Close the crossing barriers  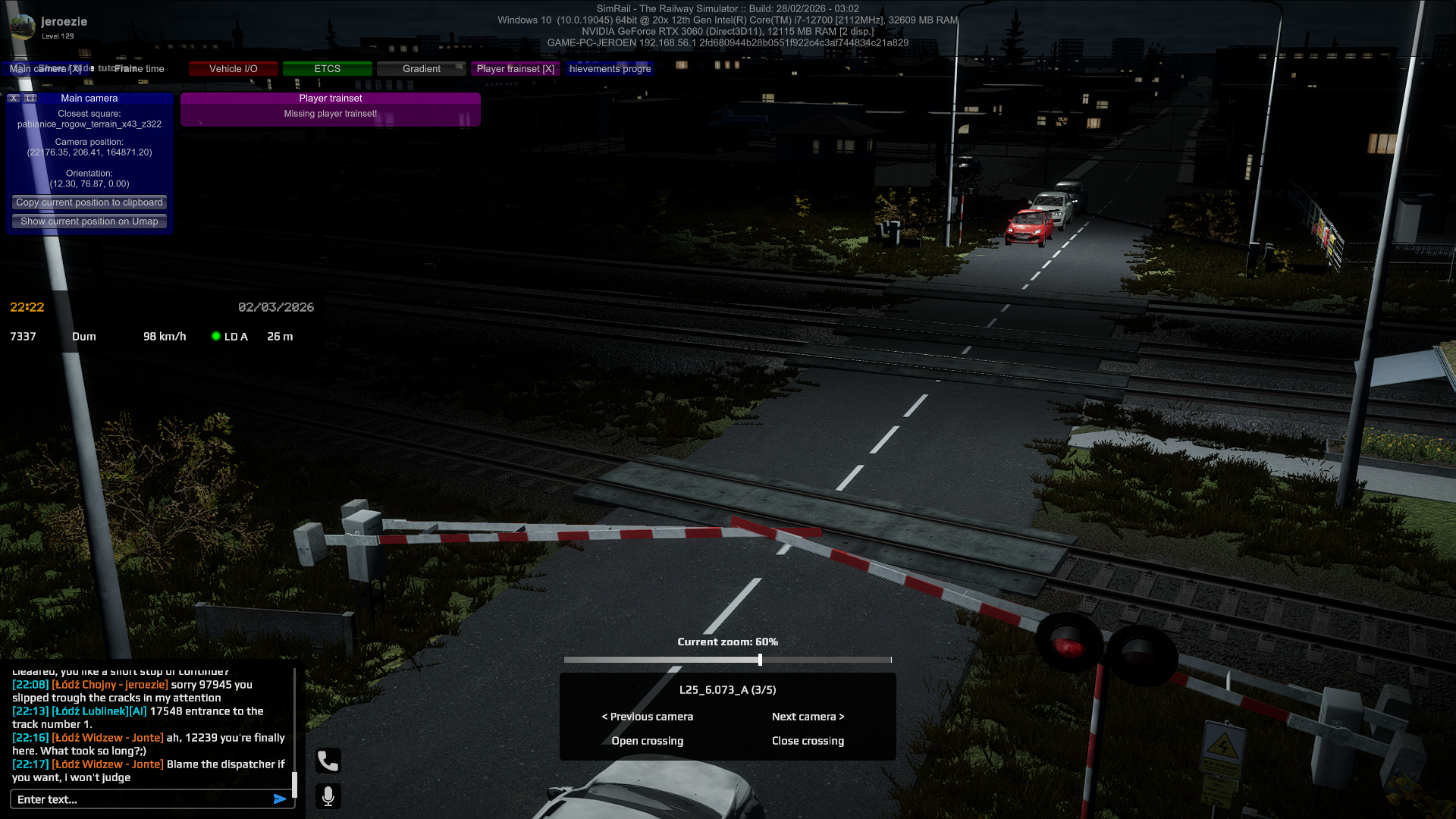808,741
